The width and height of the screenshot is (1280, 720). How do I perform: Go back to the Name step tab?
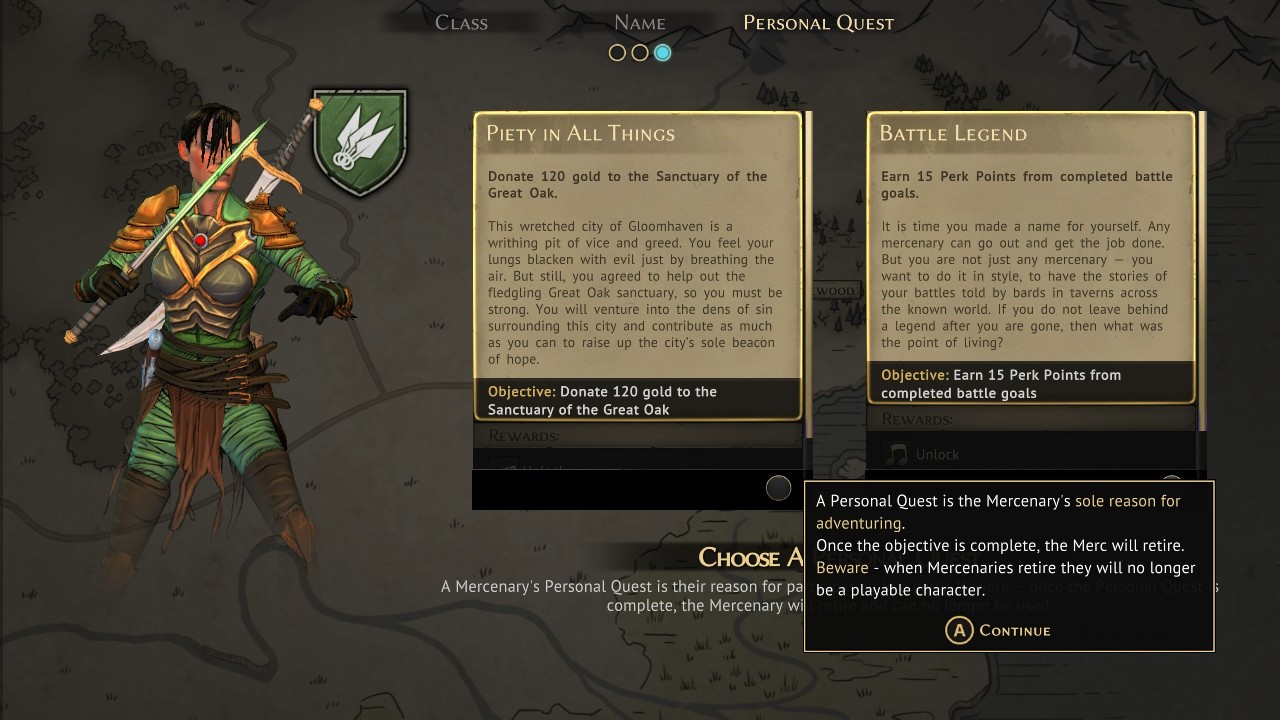[639, 22]
